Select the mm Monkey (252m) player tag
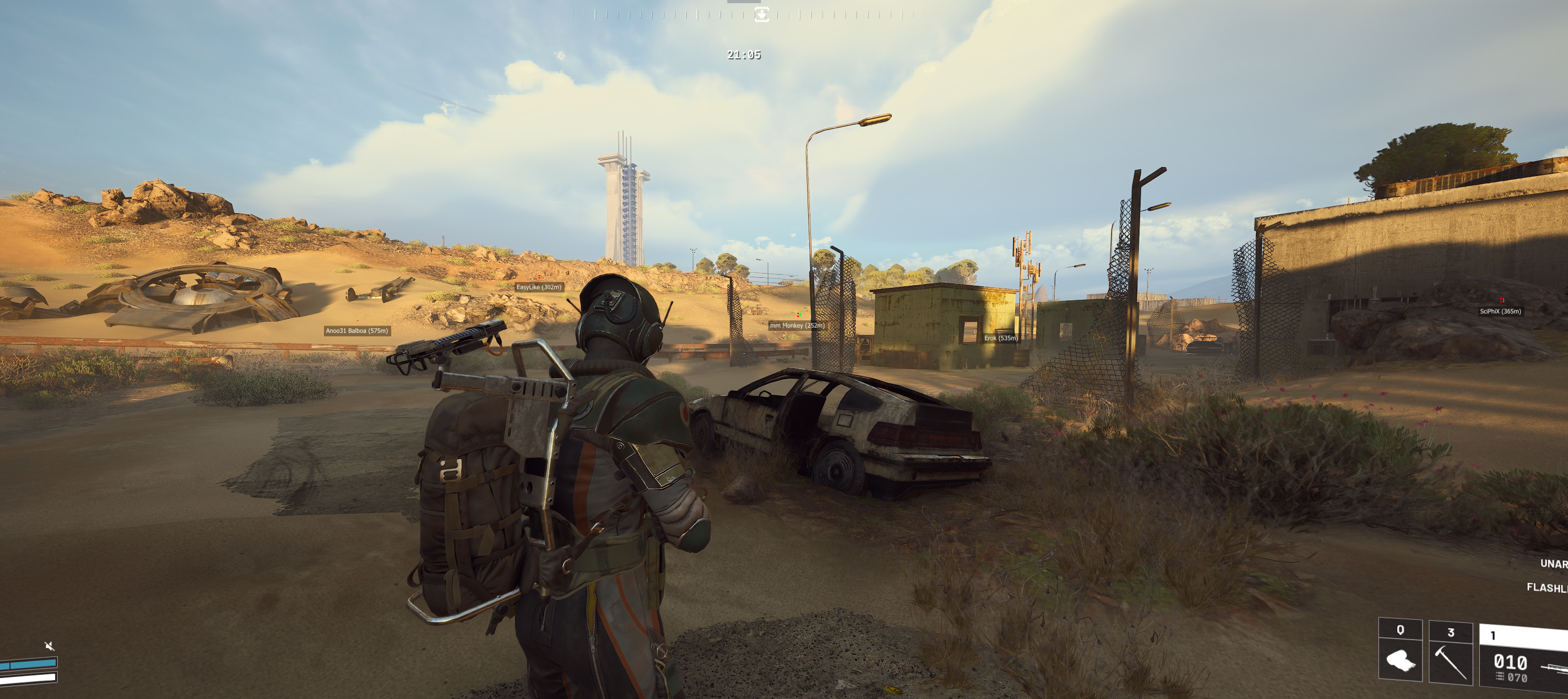The width and height of the screenshot is (1568, 699). point(797,325)
